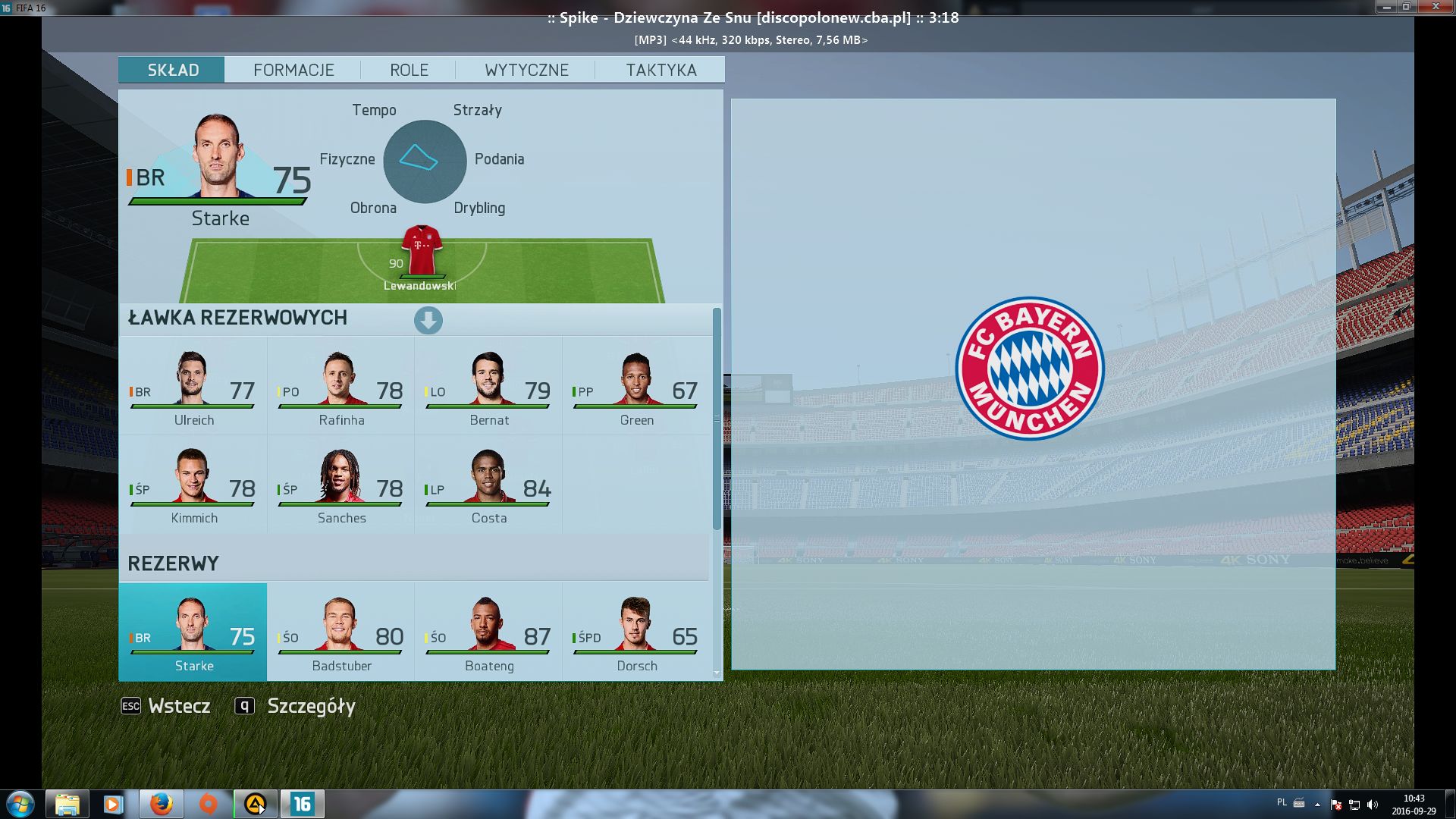The image size is (1456, 819).
Task: Go to the TAKTYKA tab
Action: click(661, 70)
